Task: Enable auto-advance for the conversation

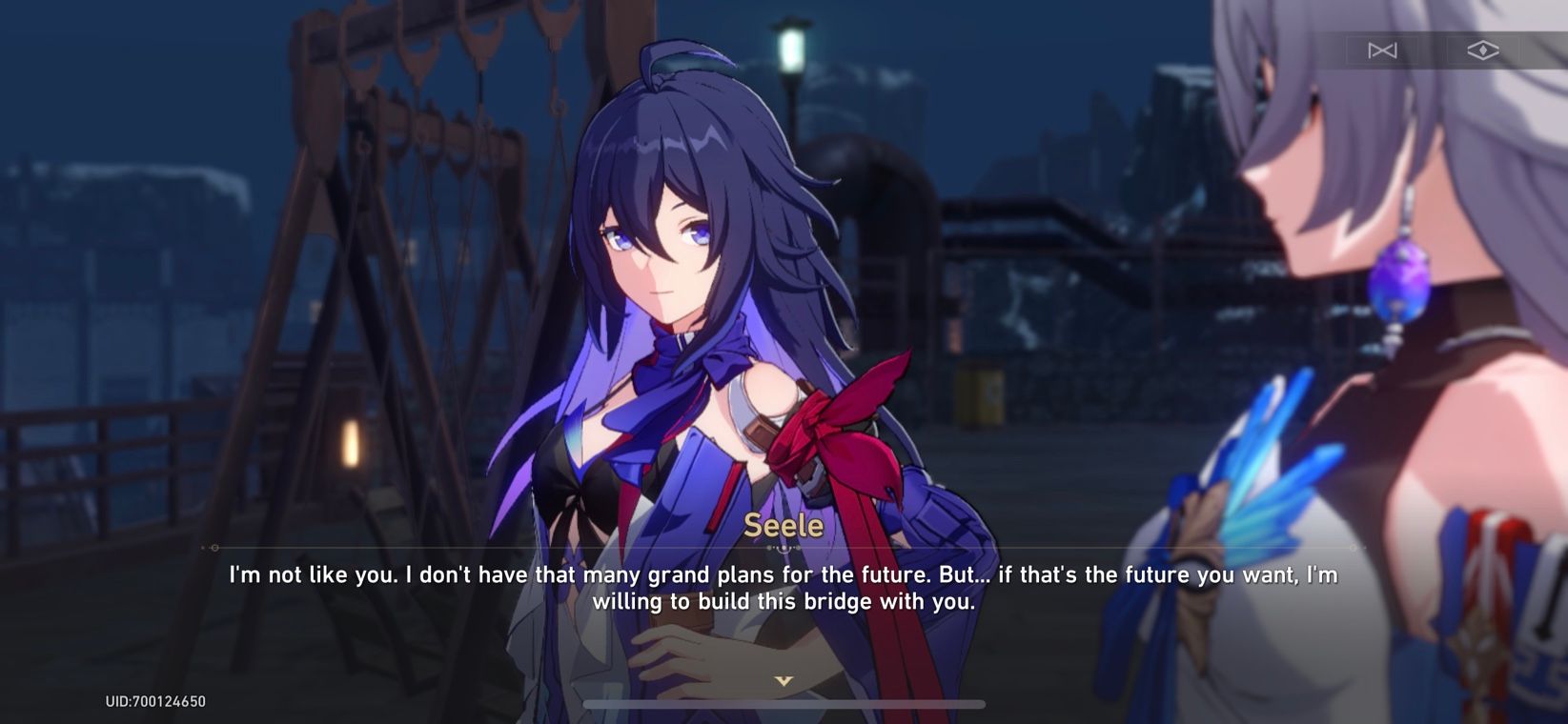Action: point(1383,50)
